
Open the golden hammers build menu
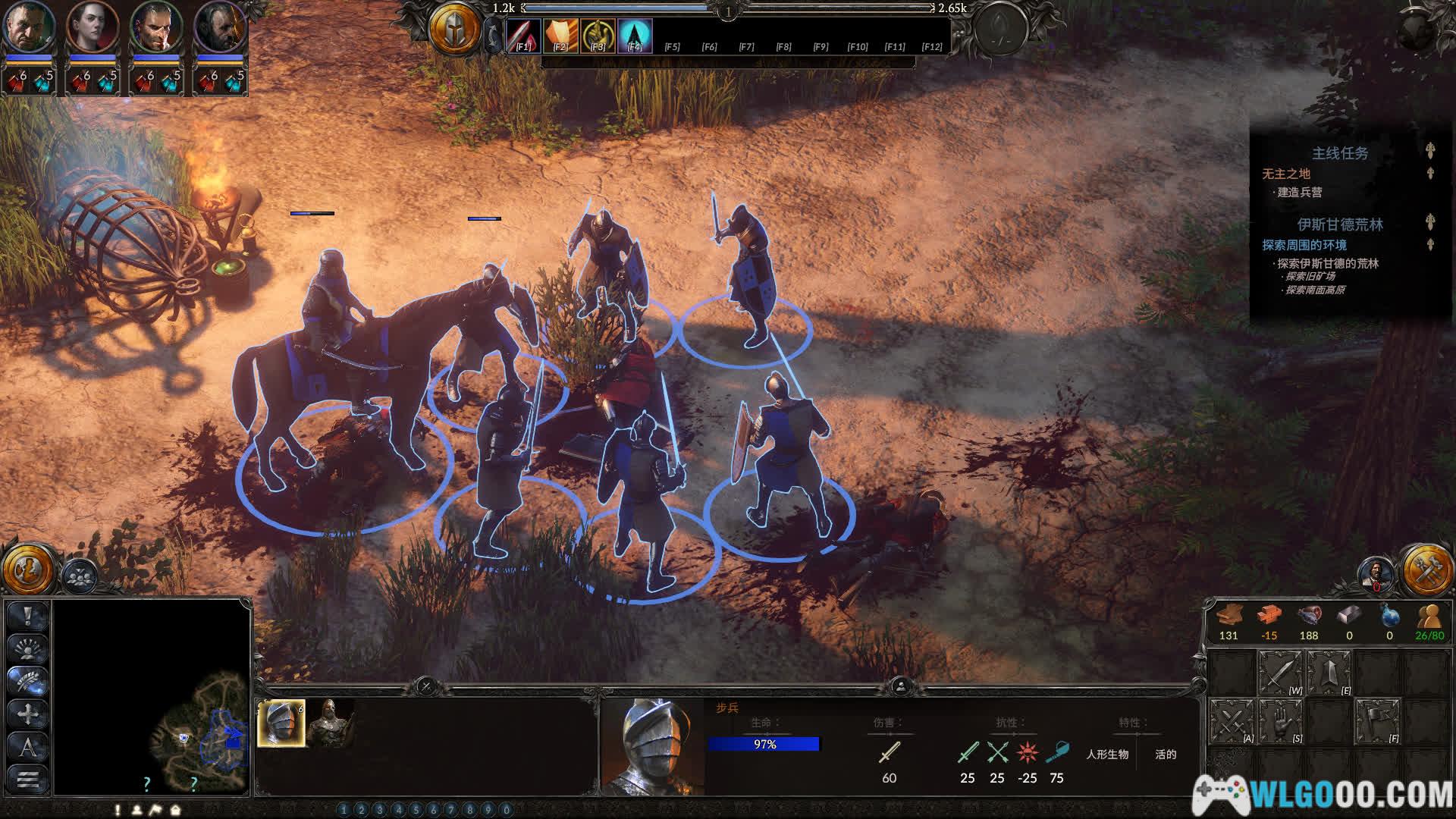tap(1426, 570)
